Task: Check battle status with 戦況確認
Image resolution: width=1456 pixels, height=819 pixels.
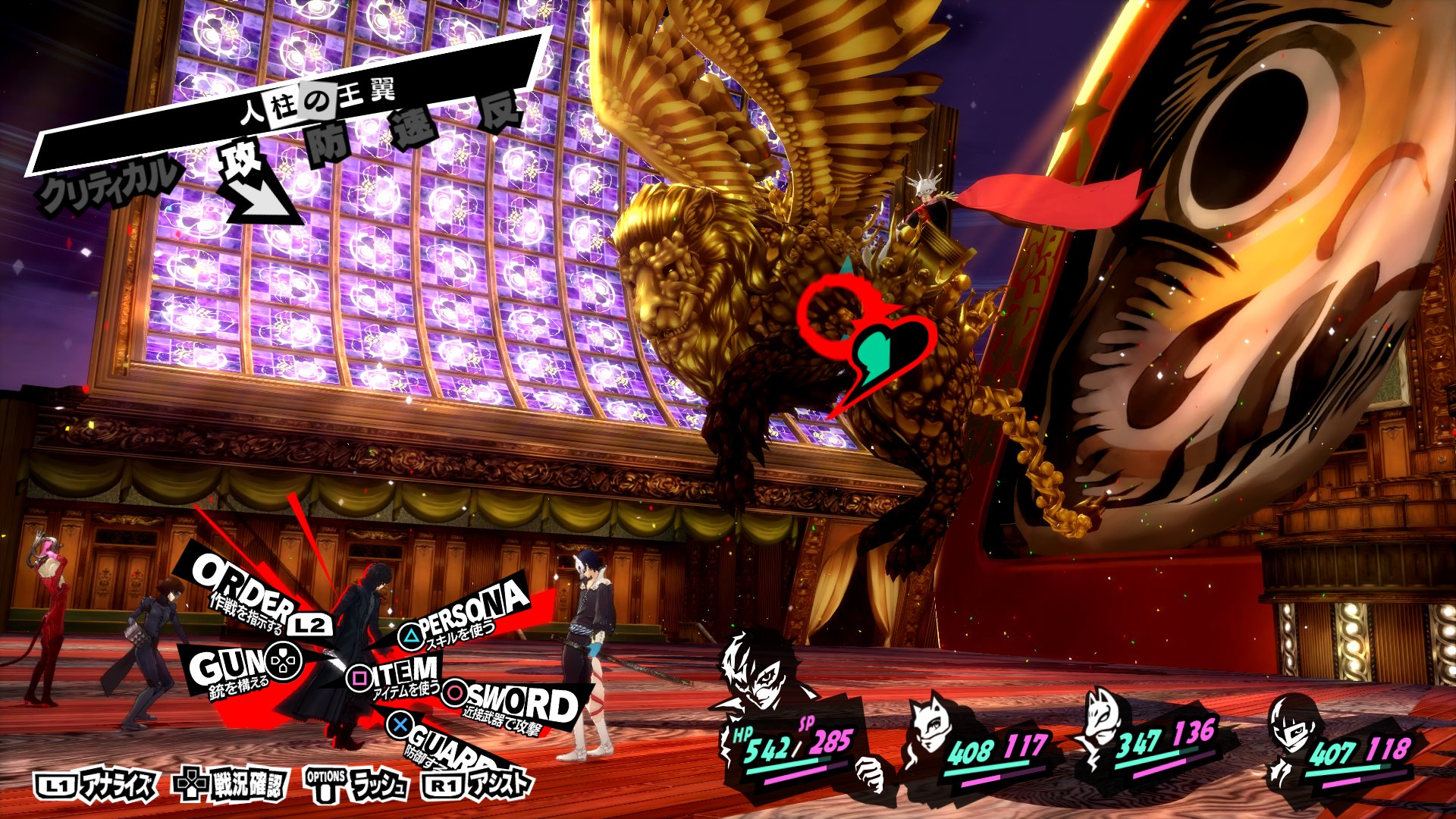Action: [x=231, y=786]
